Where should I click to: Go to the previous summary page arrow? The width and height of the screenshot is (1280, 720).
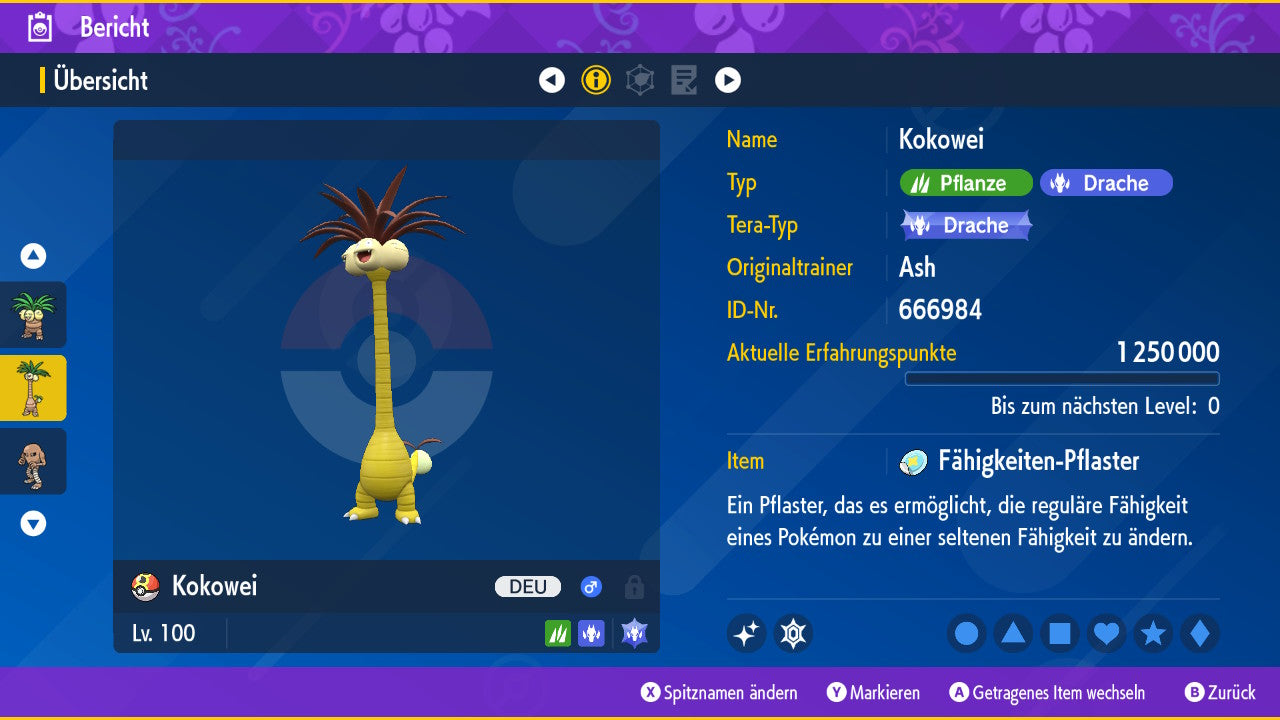click(552, 80)
